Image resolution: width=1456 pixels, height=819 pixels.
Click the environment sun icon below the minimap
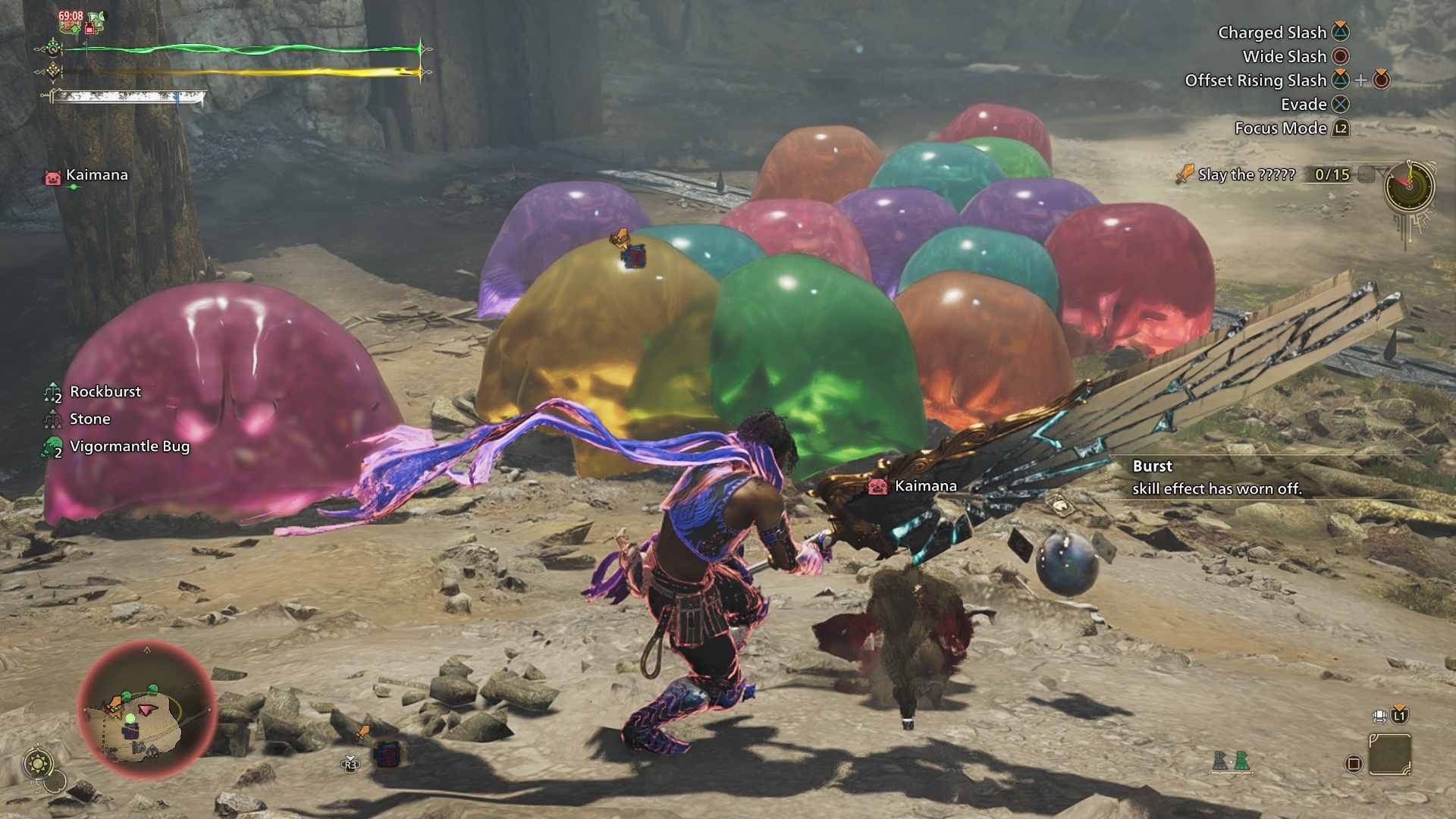tap(38, 763)
